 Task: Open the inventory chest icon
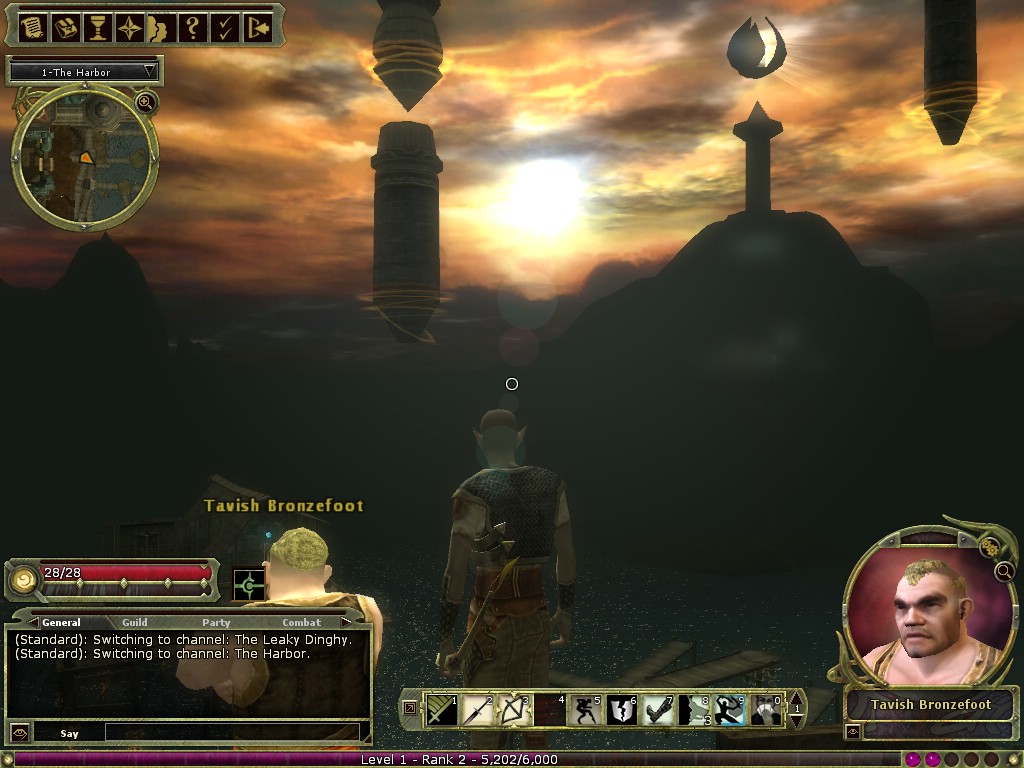click(x=66, y=28)
